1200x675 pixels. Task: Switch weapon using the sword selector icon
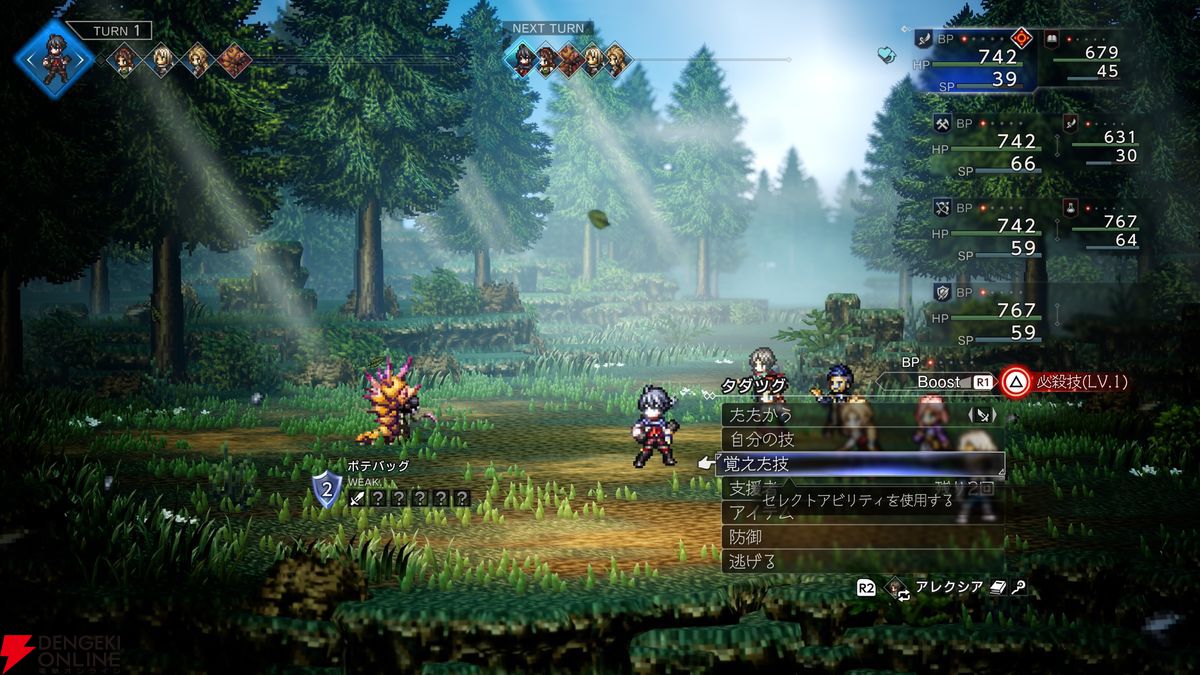pos(983,413)
